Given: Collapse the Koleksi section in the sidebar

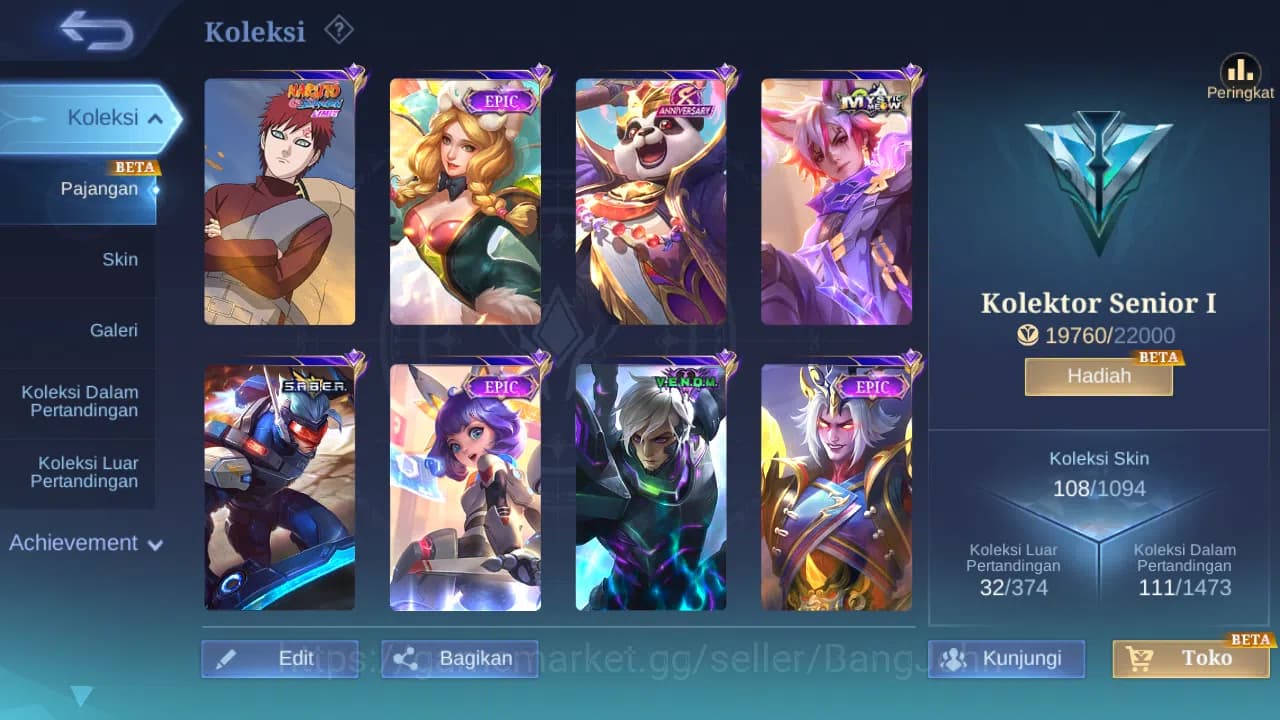Looking at the screenshot, I should (155, 117).
